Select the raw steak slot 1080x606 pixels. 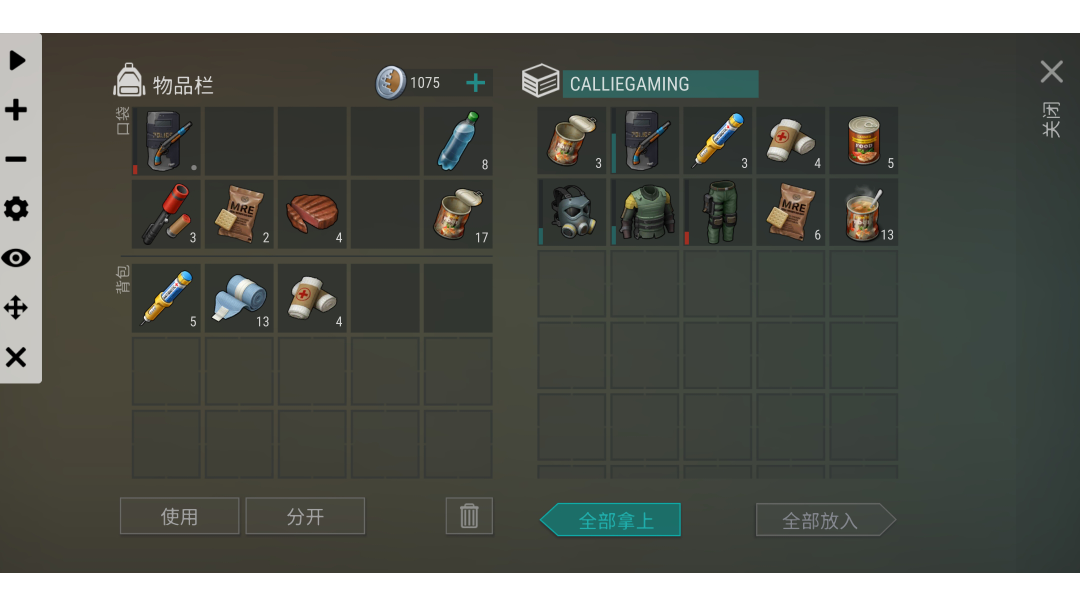pos(312,213)
